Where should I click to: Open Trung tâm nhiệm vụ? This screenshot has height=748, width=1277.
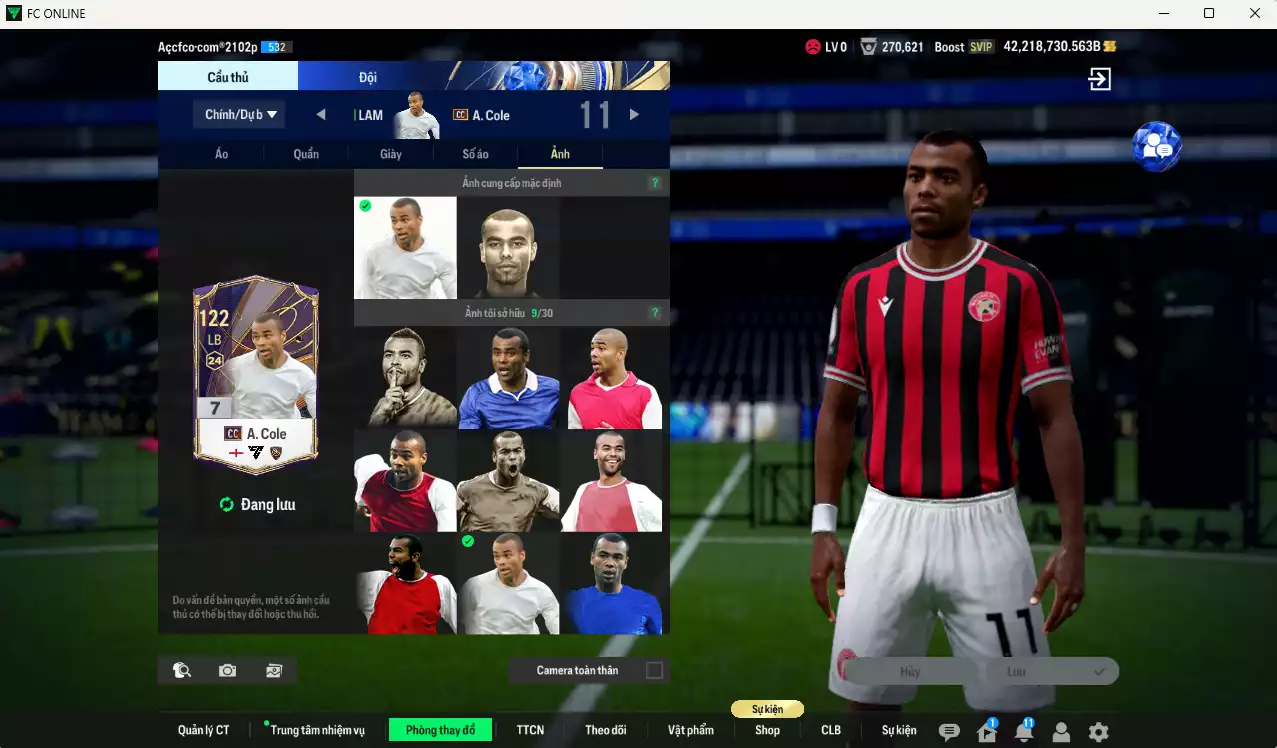click(317, 730)
